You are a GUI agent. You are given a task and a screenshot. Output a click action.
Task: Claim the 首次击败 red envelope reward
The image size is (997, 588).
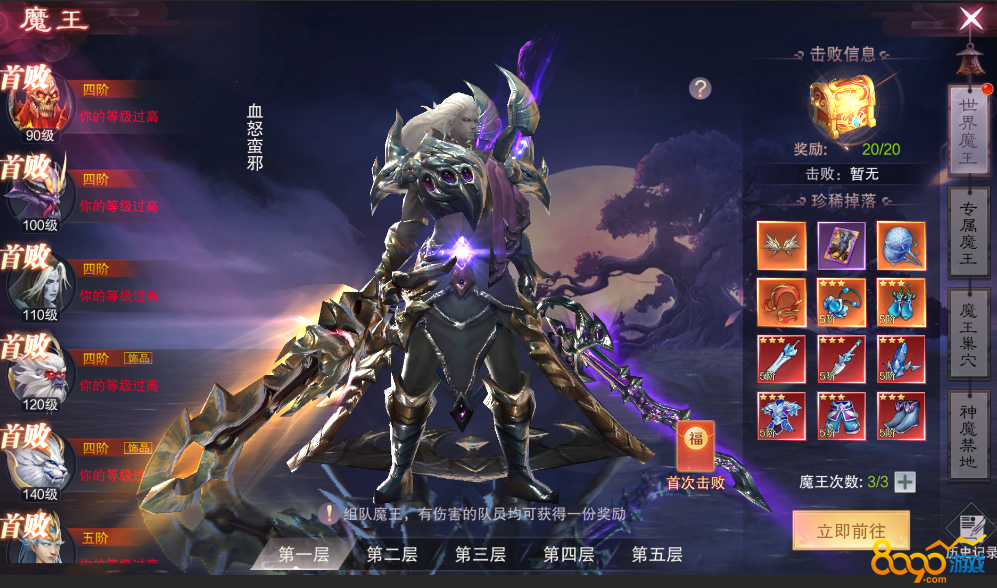tap(695, 447)
